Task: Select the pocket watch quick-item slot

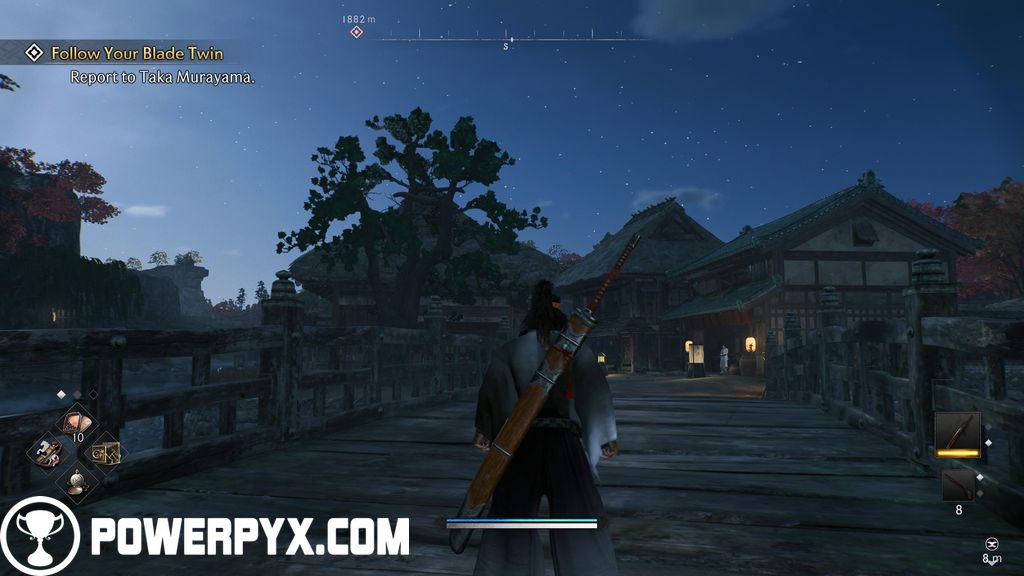Action: 76,483
